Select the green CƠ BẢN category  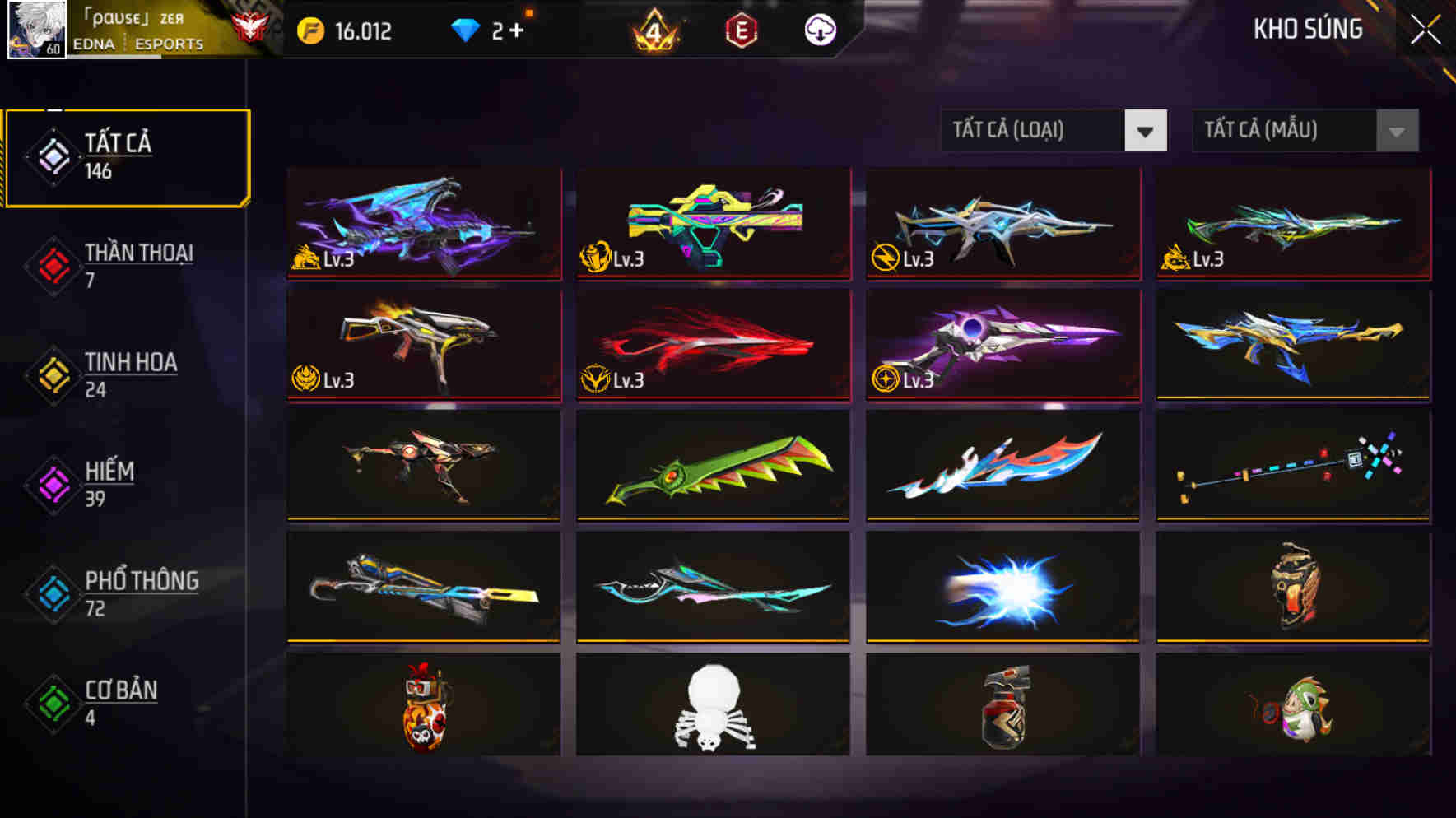pyautogui.click(x=52, y=703)
